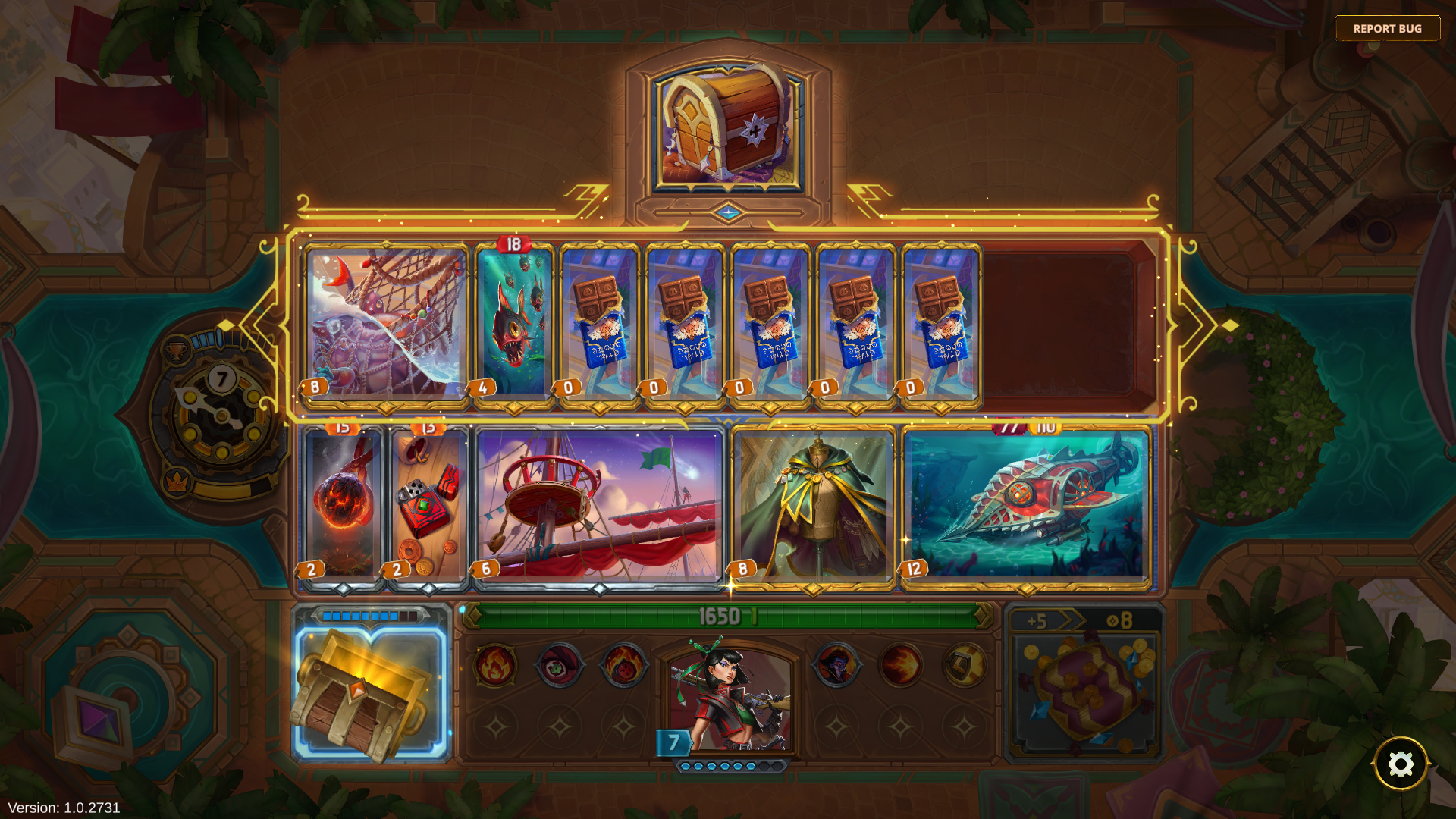
Task: Click the green cloak mannequin card
Action: (x=814, y=506)
